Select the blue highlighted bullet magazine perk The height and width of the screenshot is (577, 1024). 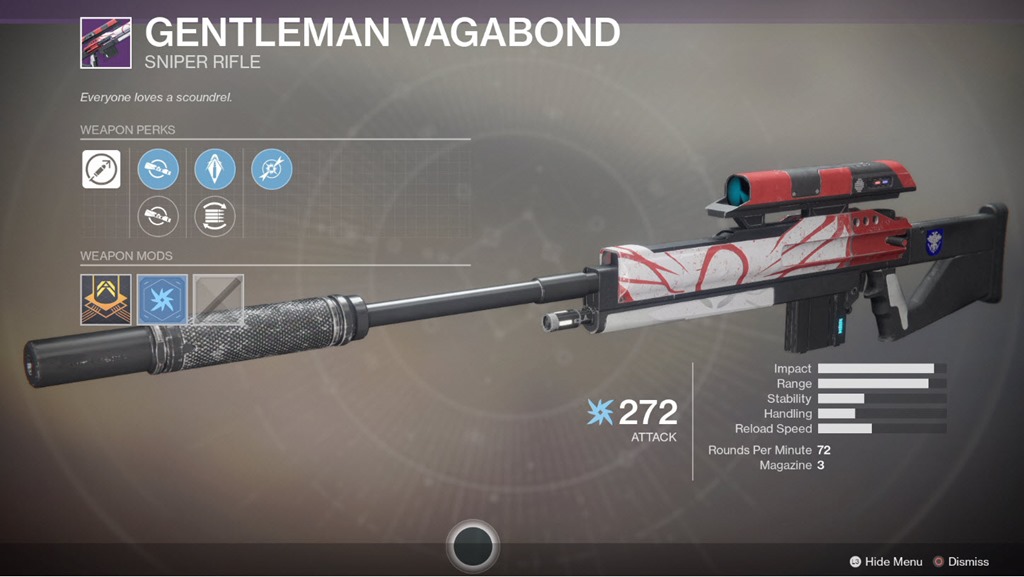[215, 169]
